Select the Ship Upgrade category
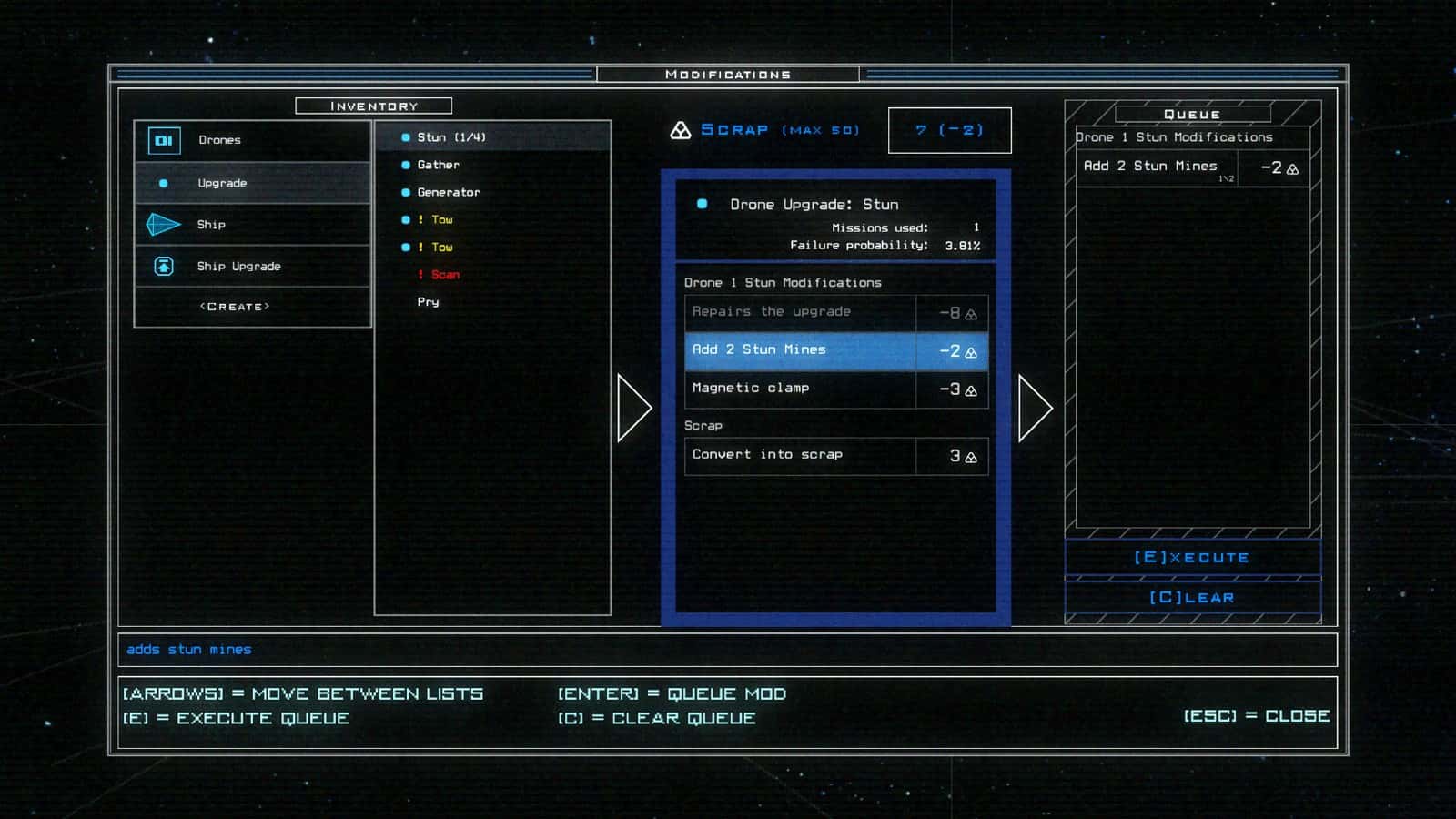Screen dimensions: 1456x819 tap(252, 267)
